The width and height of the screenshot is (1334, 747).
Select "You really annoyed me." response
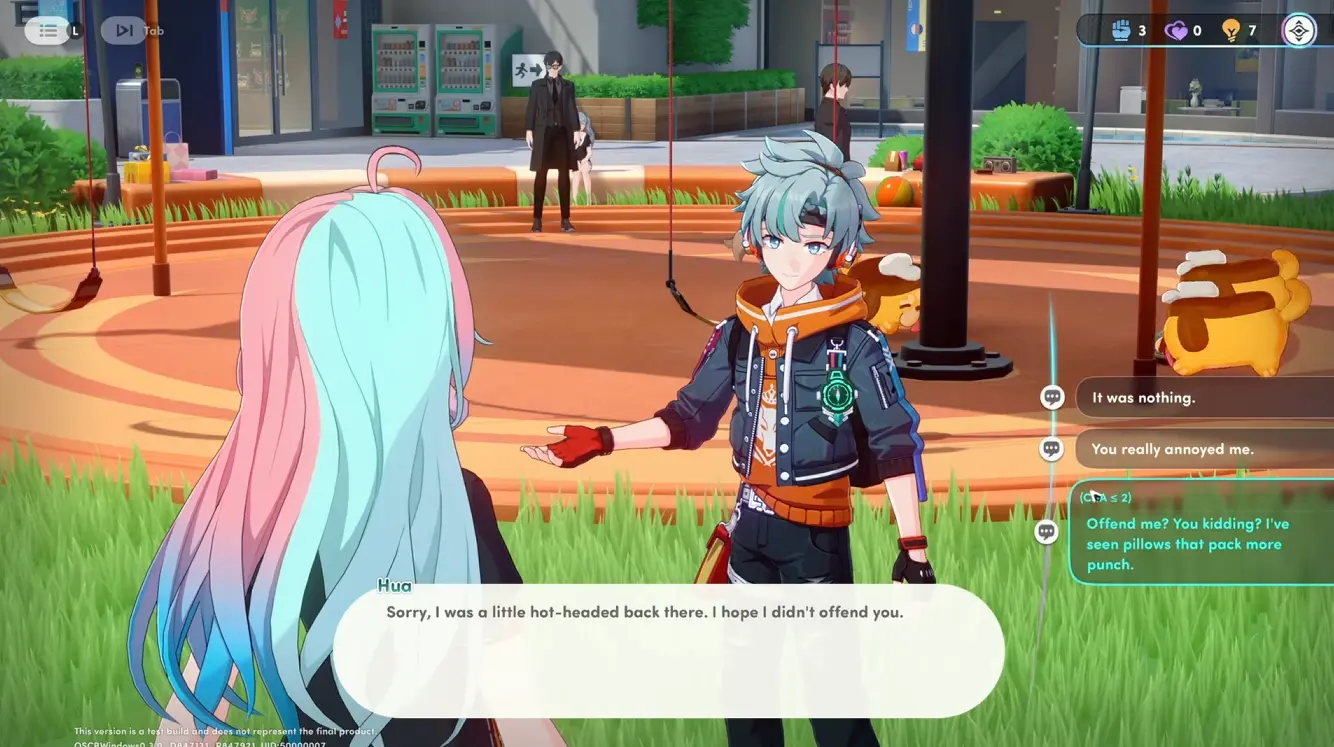pos(1200,450)
